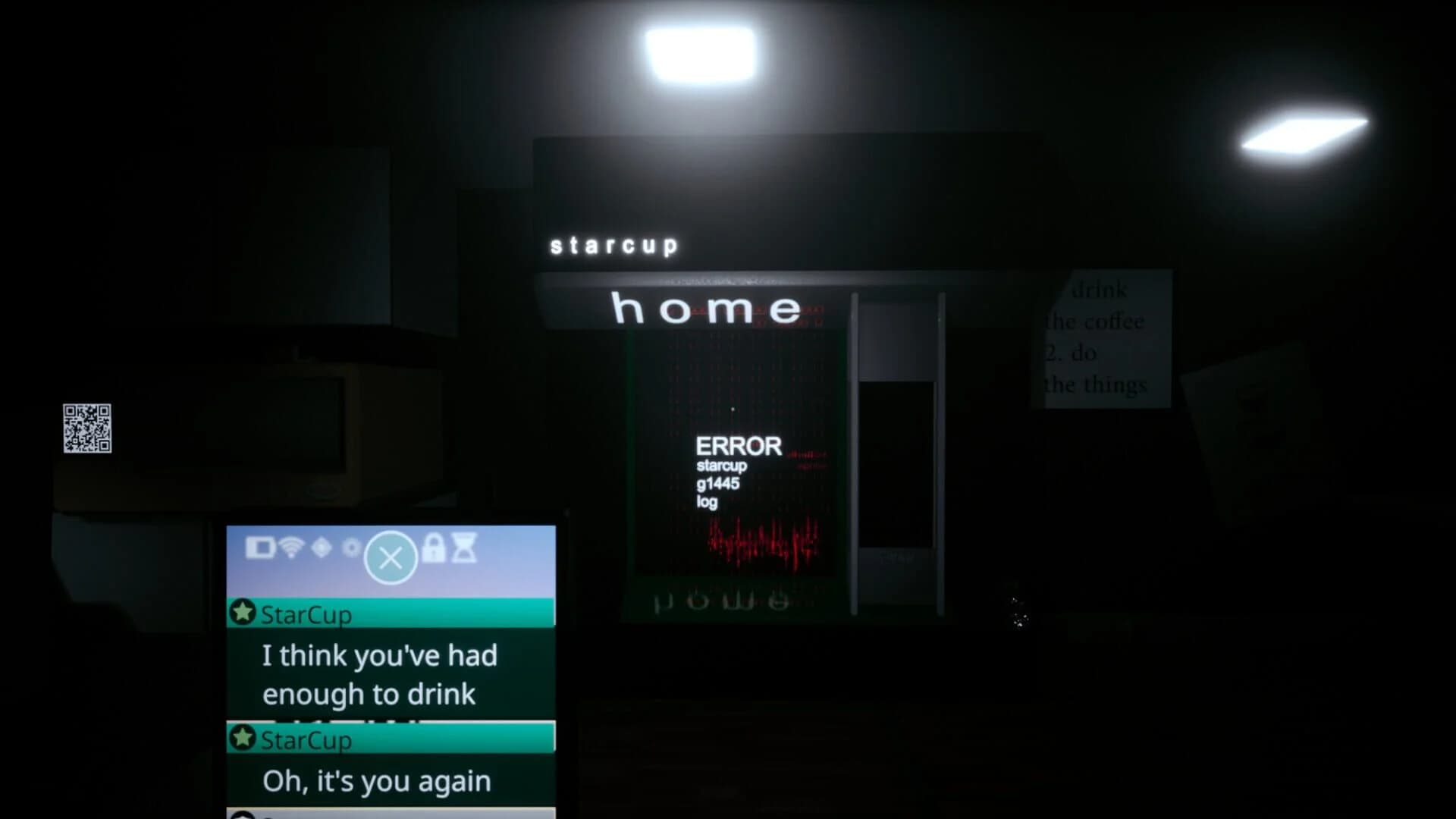Toggle the circled X indicator on the phone

pyautogui.click(x=392, y=557)
